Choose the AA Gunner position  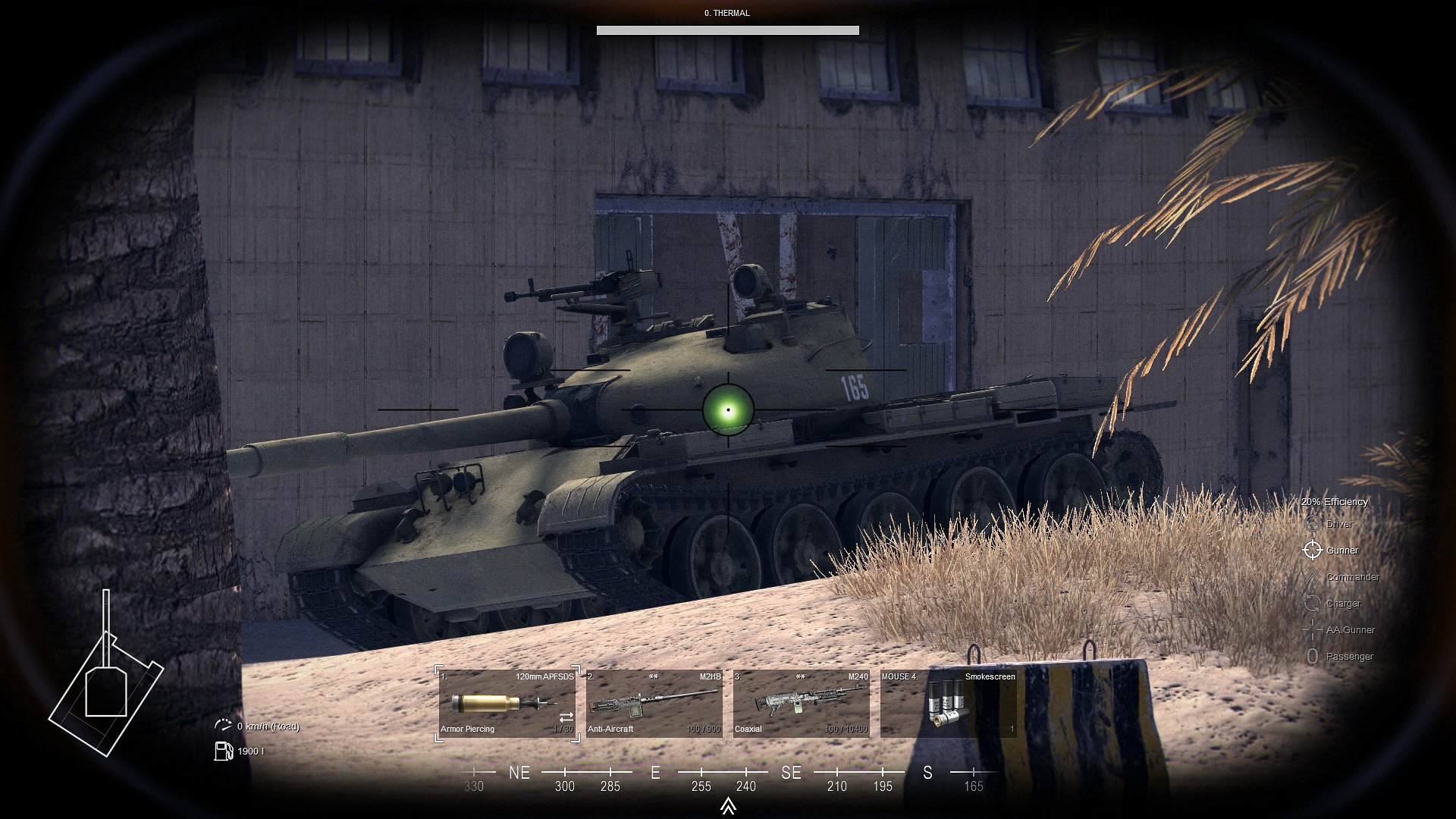coord(1349,630)
